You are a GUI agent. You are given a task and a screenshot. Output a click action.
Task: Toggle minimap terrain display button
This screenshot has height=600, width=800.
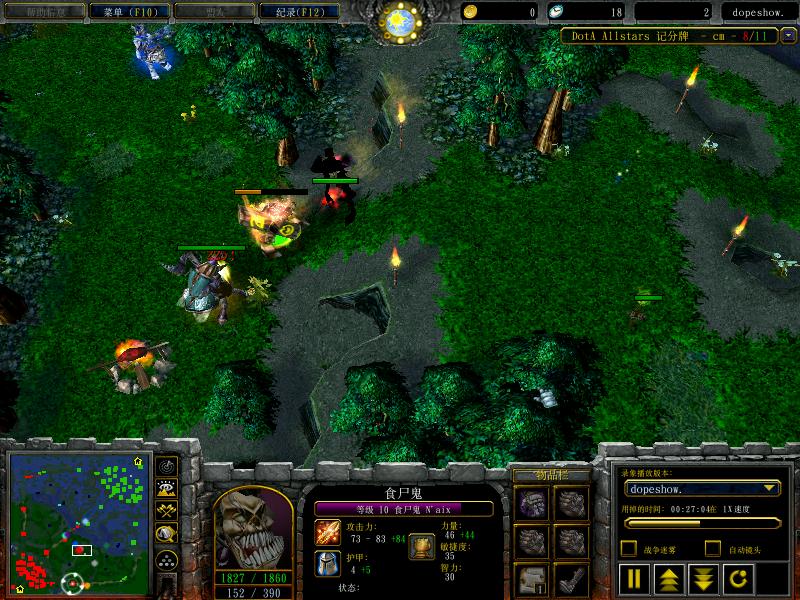tap(167, 489)
